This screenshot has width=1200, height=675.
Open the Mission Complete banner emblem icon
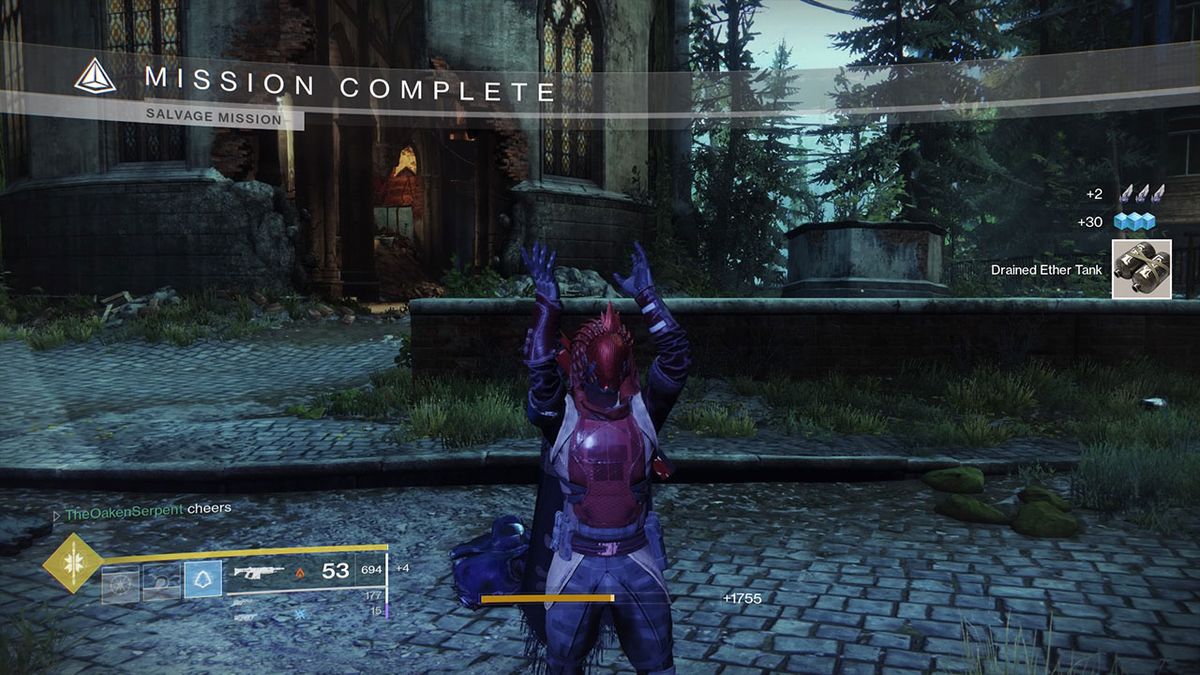click(95, 76)
